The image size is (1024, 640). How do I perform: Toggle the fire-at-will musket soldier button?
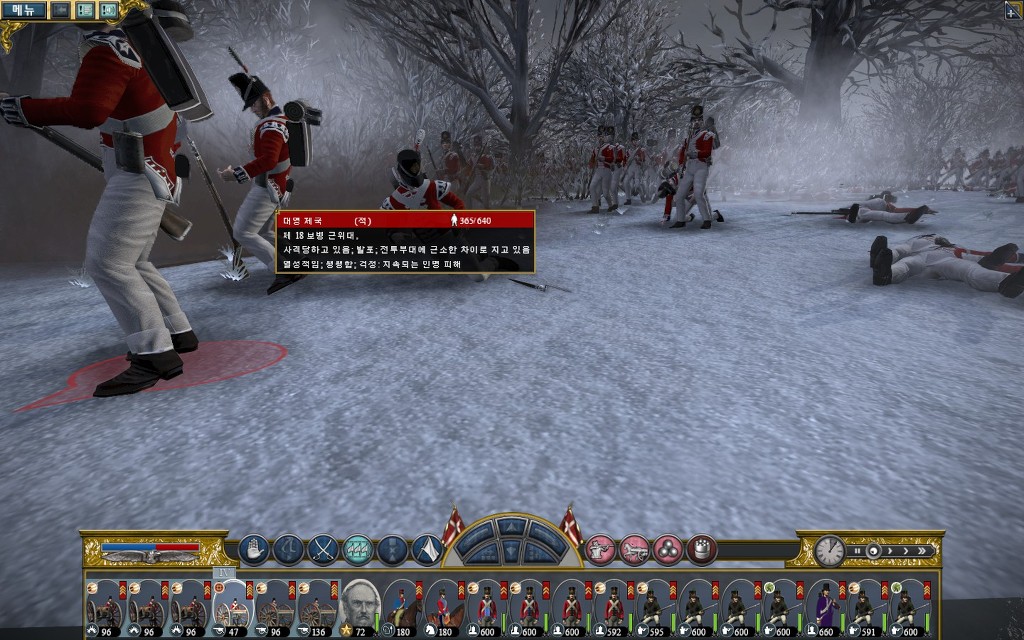pyautogui.click(x=600, y=549)
